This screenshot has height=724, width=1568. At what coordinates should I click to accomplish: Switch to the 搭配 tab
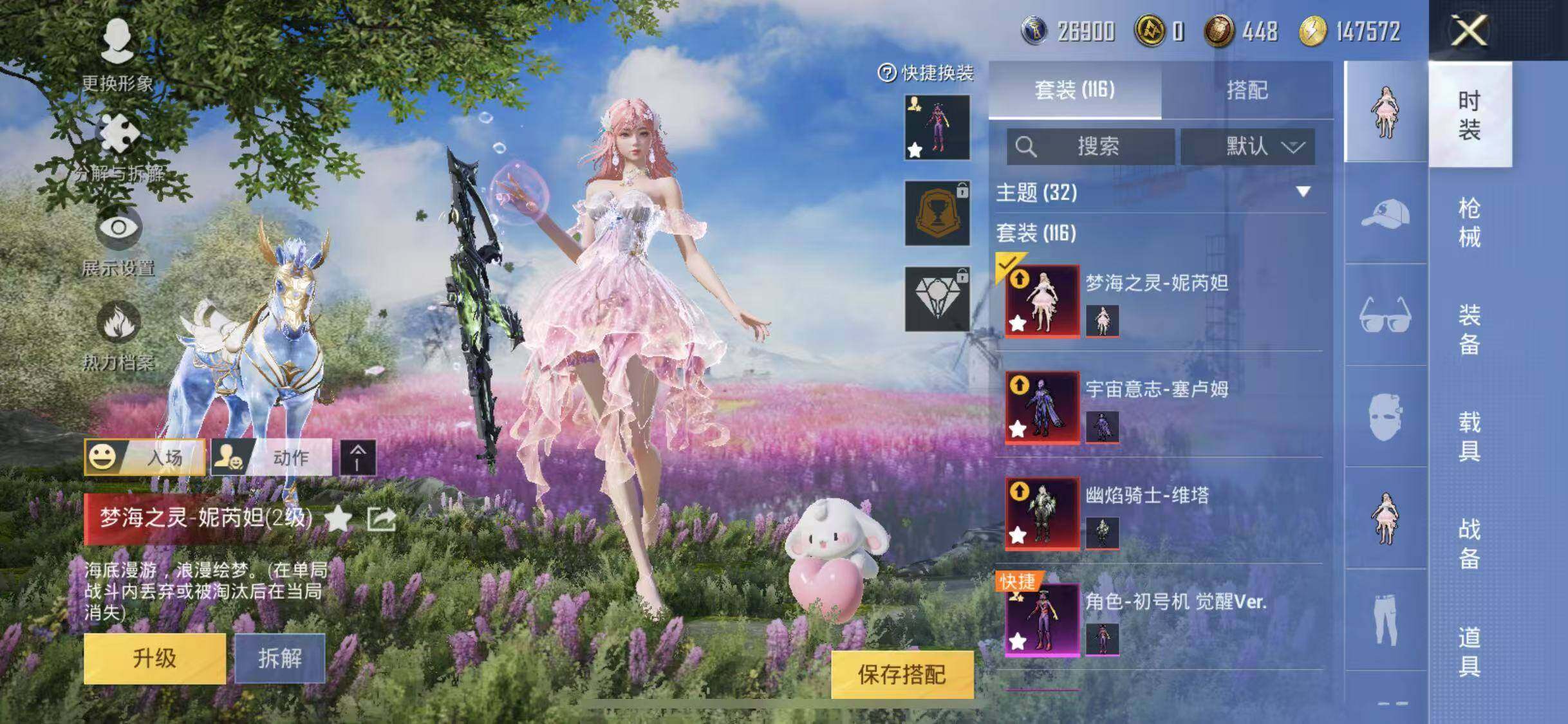[1247, 90]
